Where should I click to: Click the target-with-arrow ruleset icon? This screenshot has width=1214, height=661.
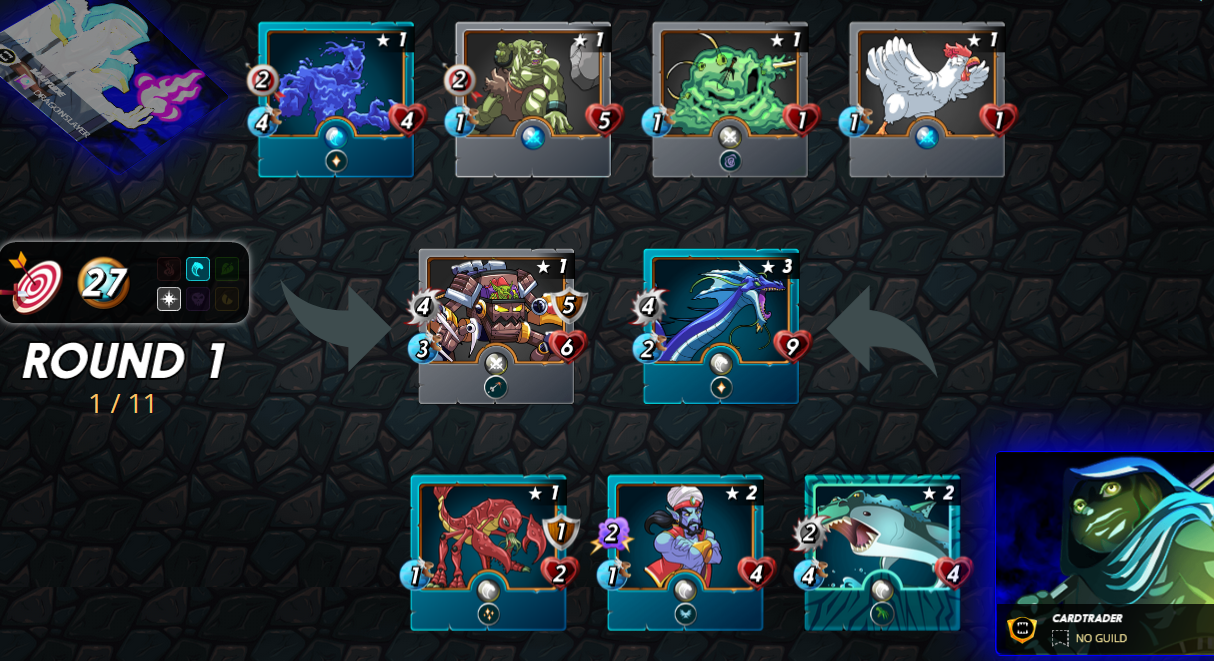34,283
